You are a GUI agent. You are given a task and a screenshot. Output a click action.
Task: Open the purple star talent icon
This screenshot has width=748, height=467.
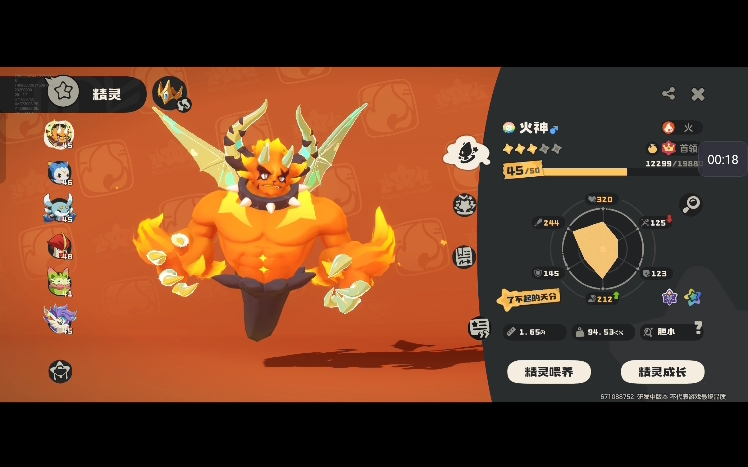[670, 297]
